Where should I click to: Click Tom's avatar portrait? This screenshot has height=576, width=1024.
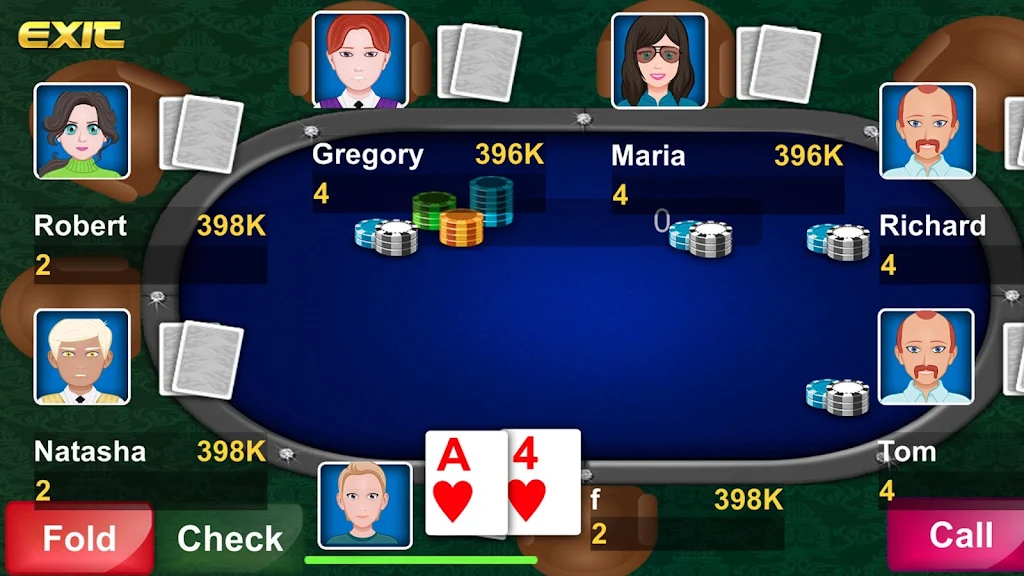pyautogui.click(x=925, y=357)
